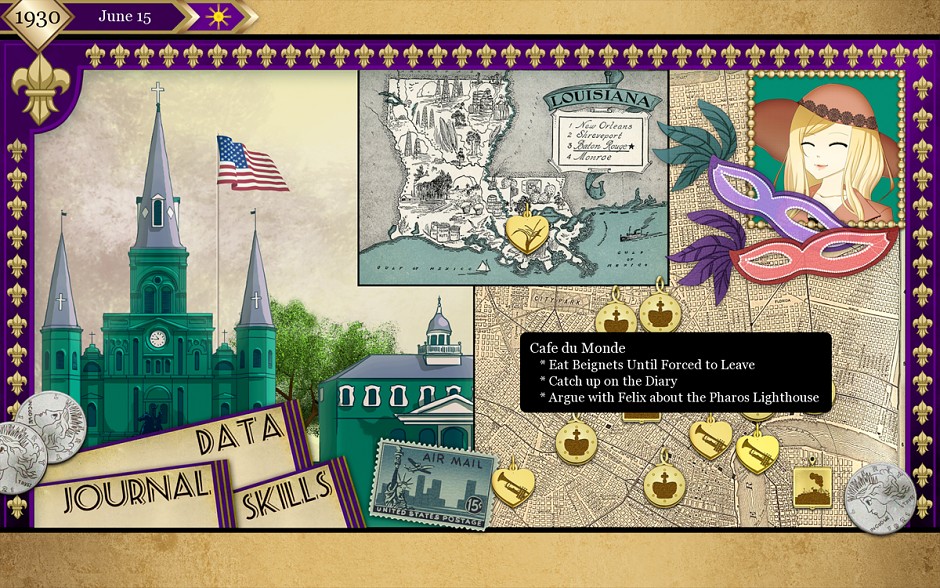940x588 pixels.
Task: Choose the trumpet heart charm beside the stamp
Action: pos(514,481)
